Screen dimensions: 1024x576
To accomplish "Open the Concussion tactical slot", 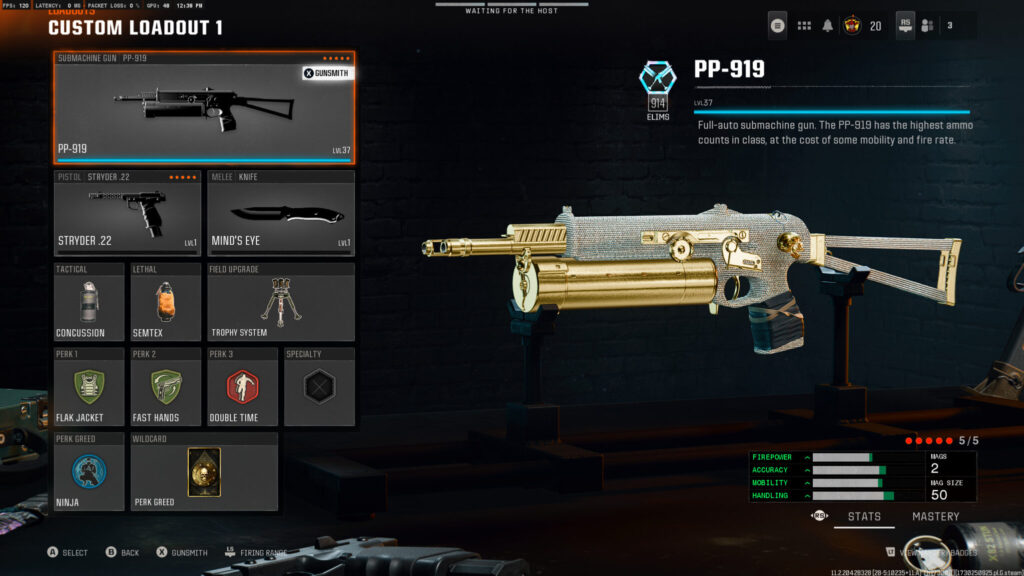I will (x=89, y=302).
